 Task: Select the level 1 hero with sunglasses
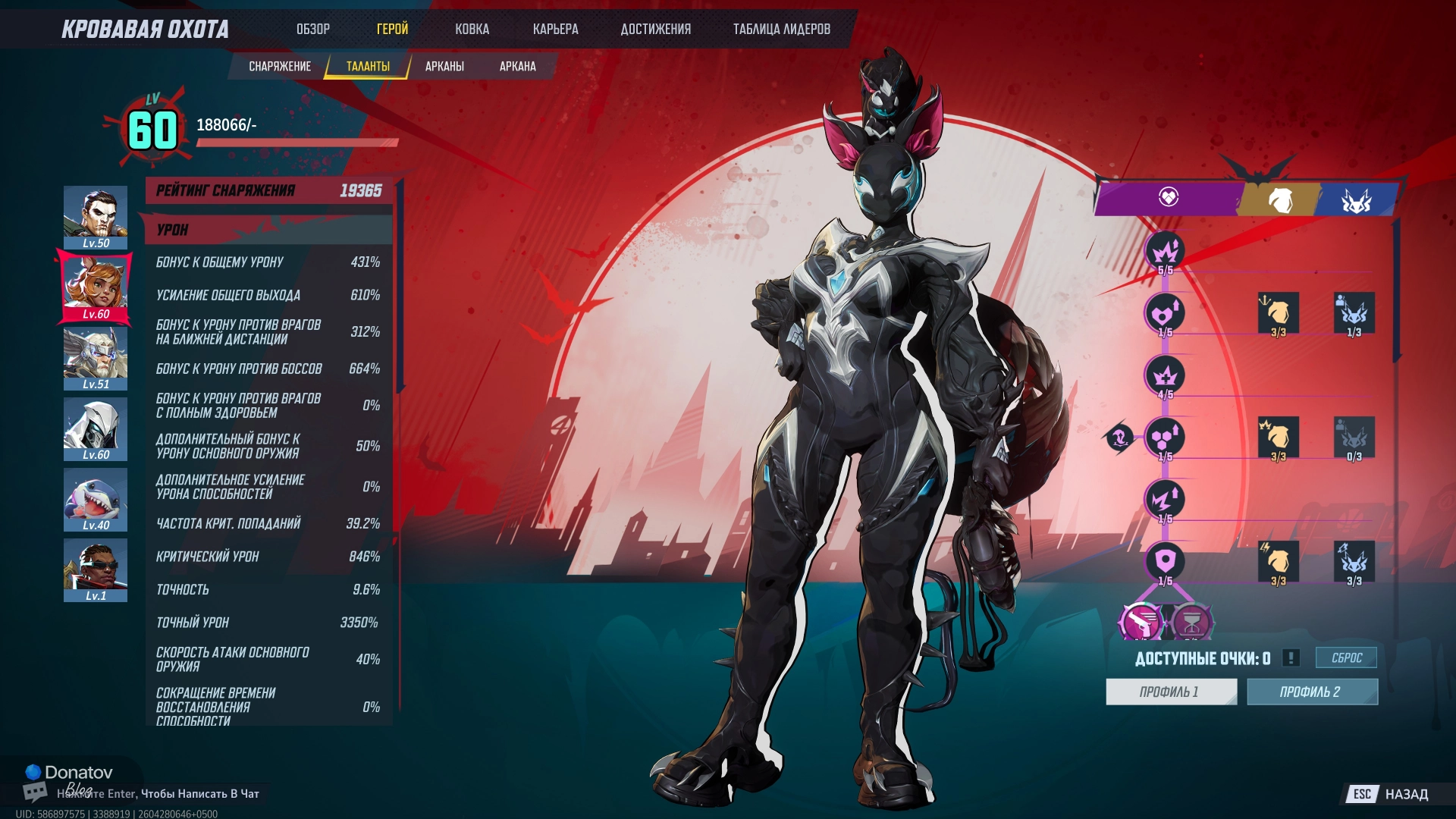(x=96, y=570)
